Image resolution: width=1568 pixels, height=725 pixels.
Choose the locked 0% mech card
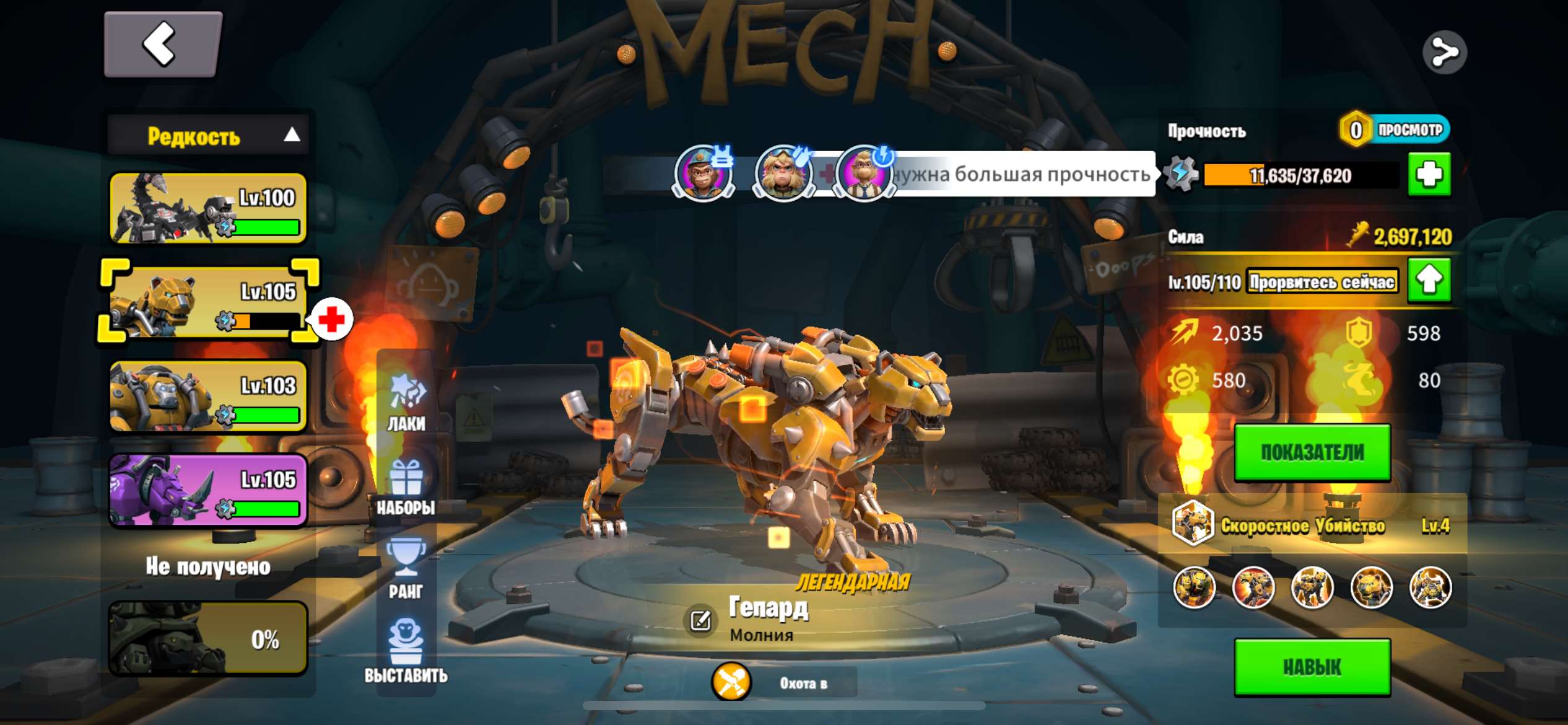coord(208,638)
